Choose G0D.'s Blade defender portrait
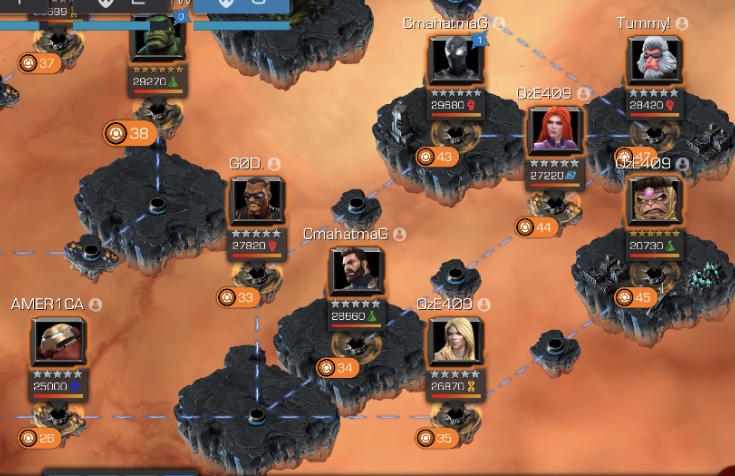 click(x=257, y=202)
